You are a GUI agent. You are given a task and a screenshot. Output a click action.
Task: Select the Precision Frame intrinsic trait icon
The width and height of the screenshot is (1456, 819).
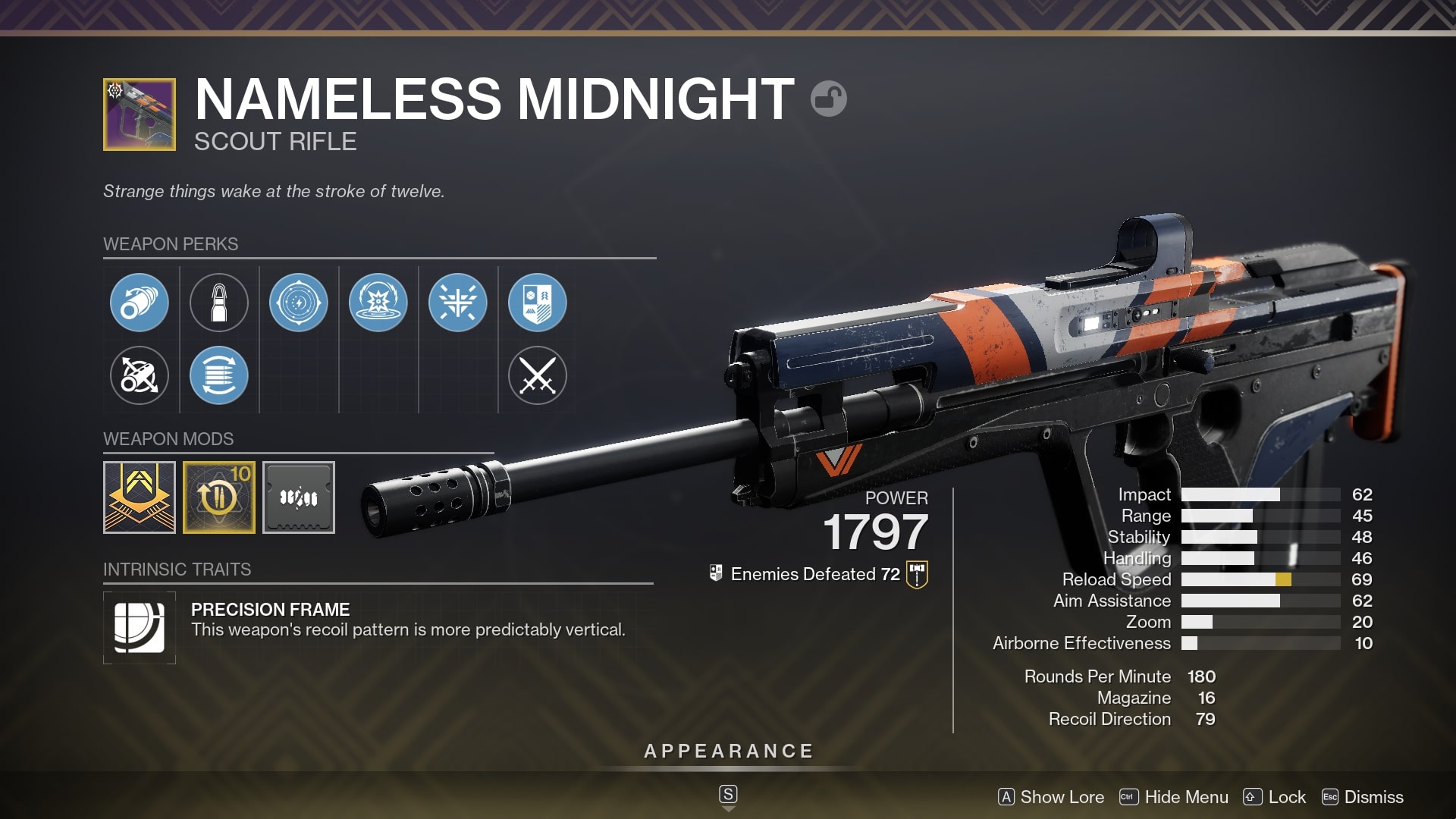[x=140, y=627]
